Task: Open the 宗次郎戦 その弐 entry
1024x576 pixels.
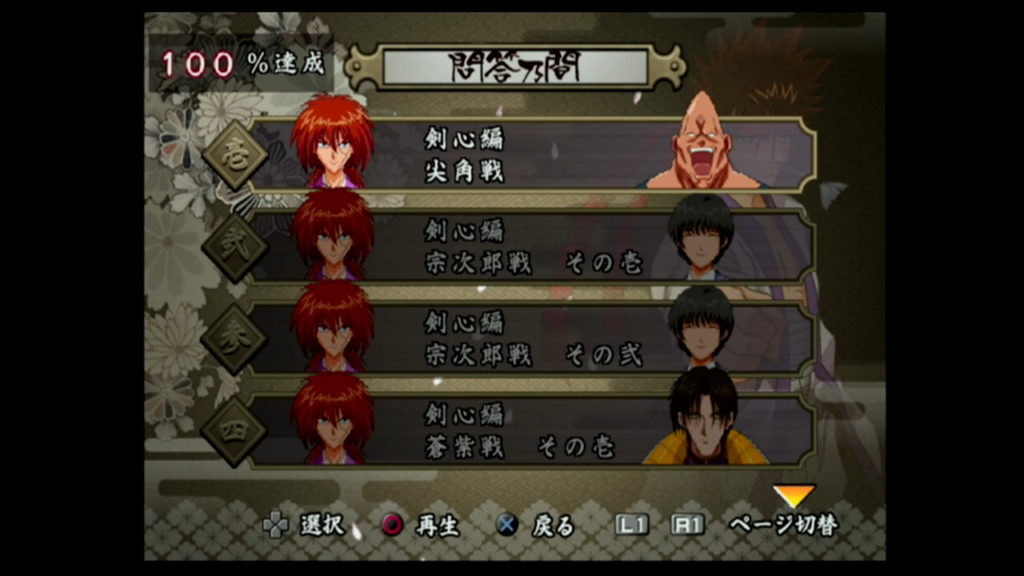Action: click(530, 338)
